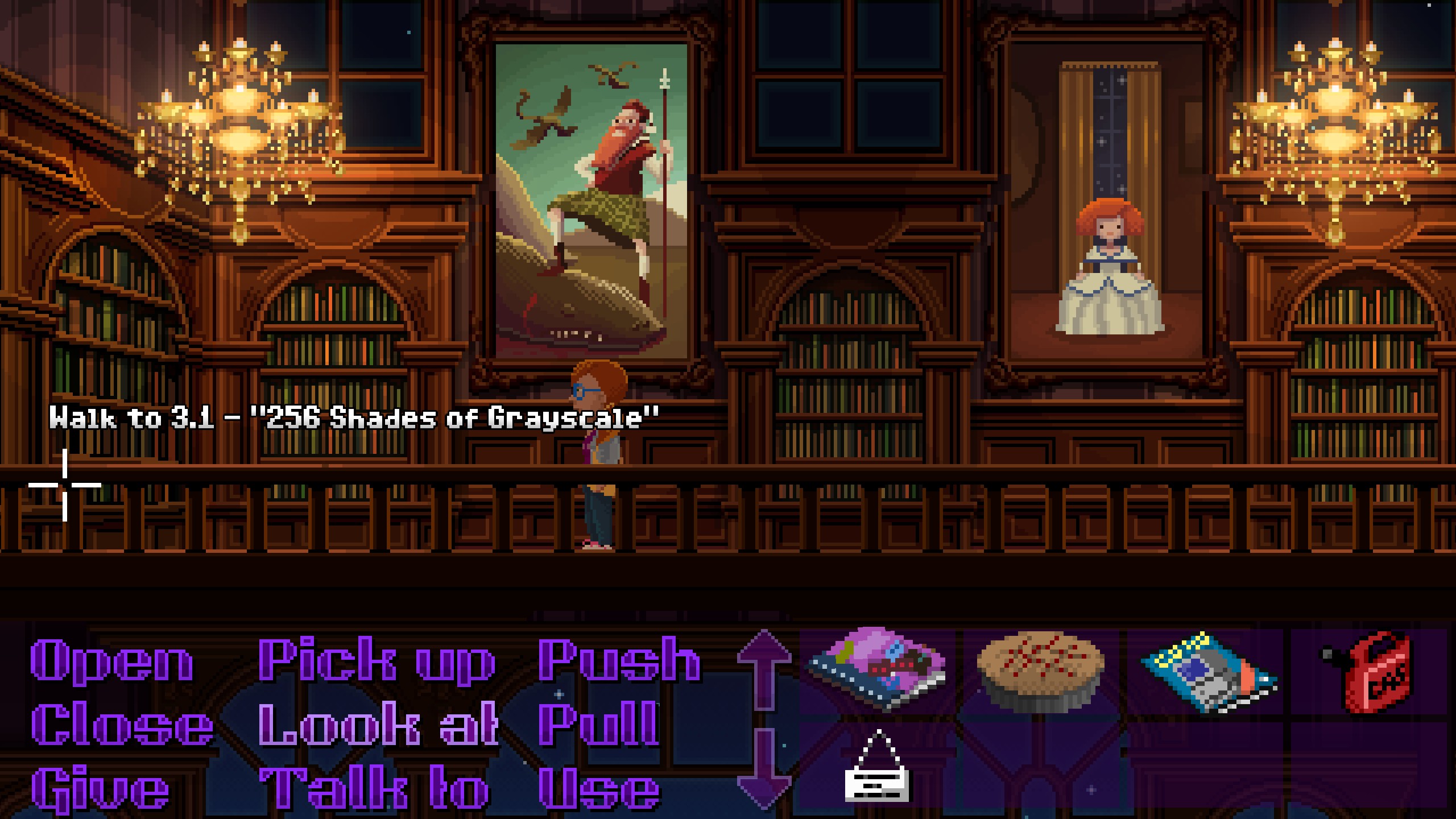
Task: Select the purple book in inventory
Action: pos(876,669)
